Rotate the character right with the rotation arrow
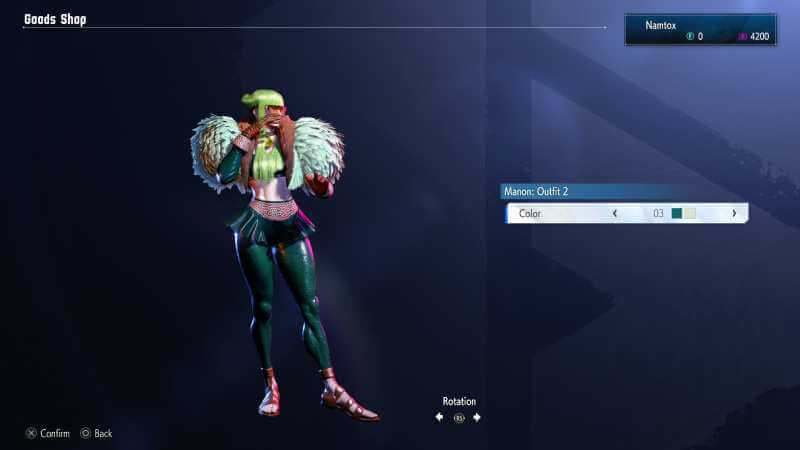The width and height of the screenshot is (800, 450). tap(477, 417)
